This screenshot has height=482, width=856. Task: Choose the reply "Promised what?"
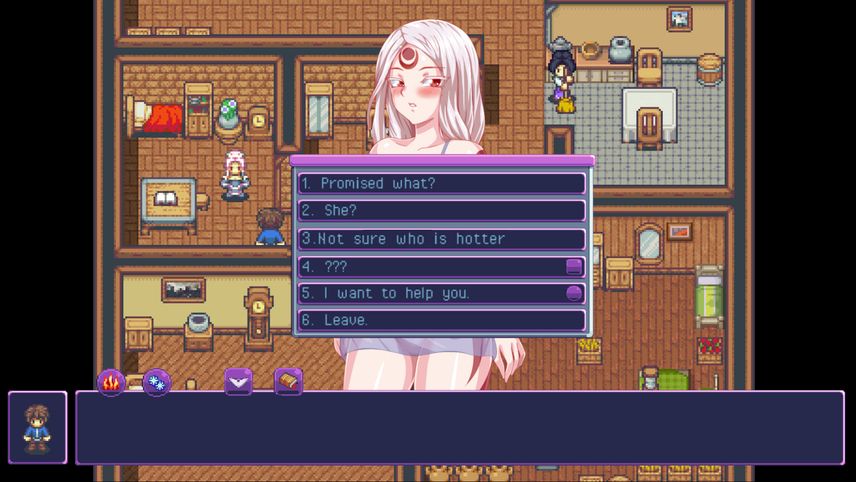[441, 184]
